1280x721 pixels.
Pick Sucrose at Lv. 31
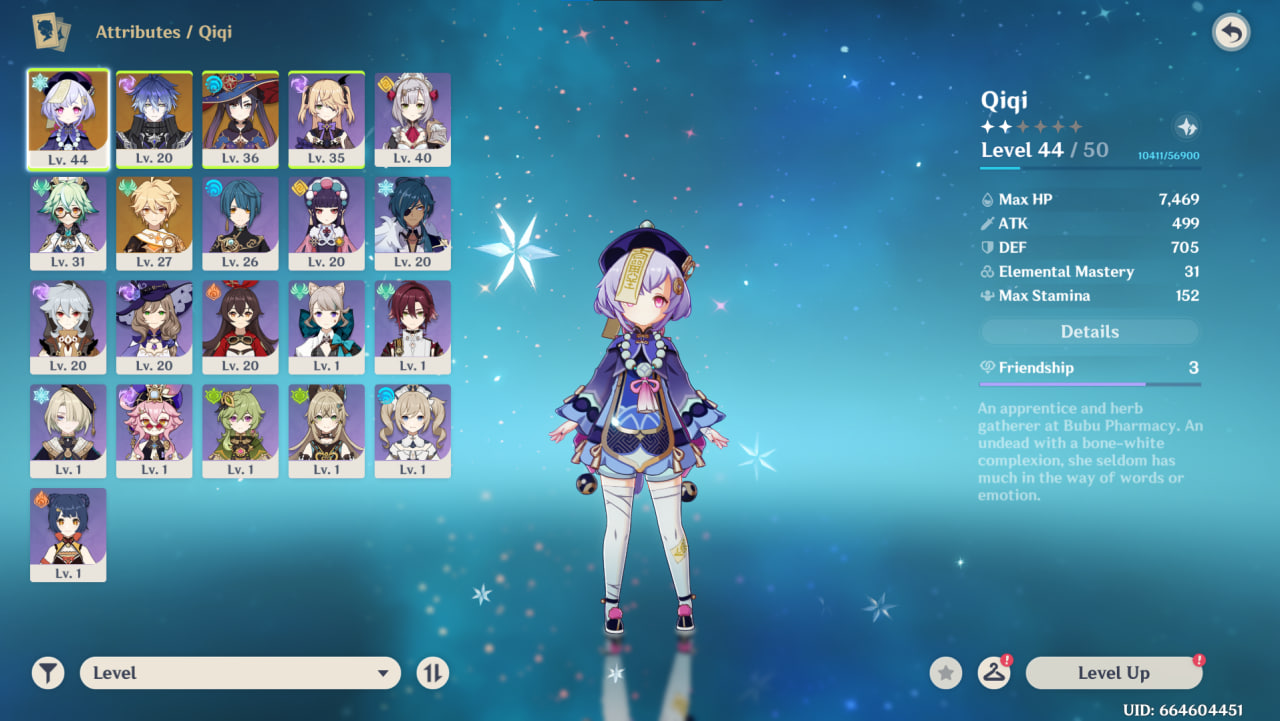68,222
